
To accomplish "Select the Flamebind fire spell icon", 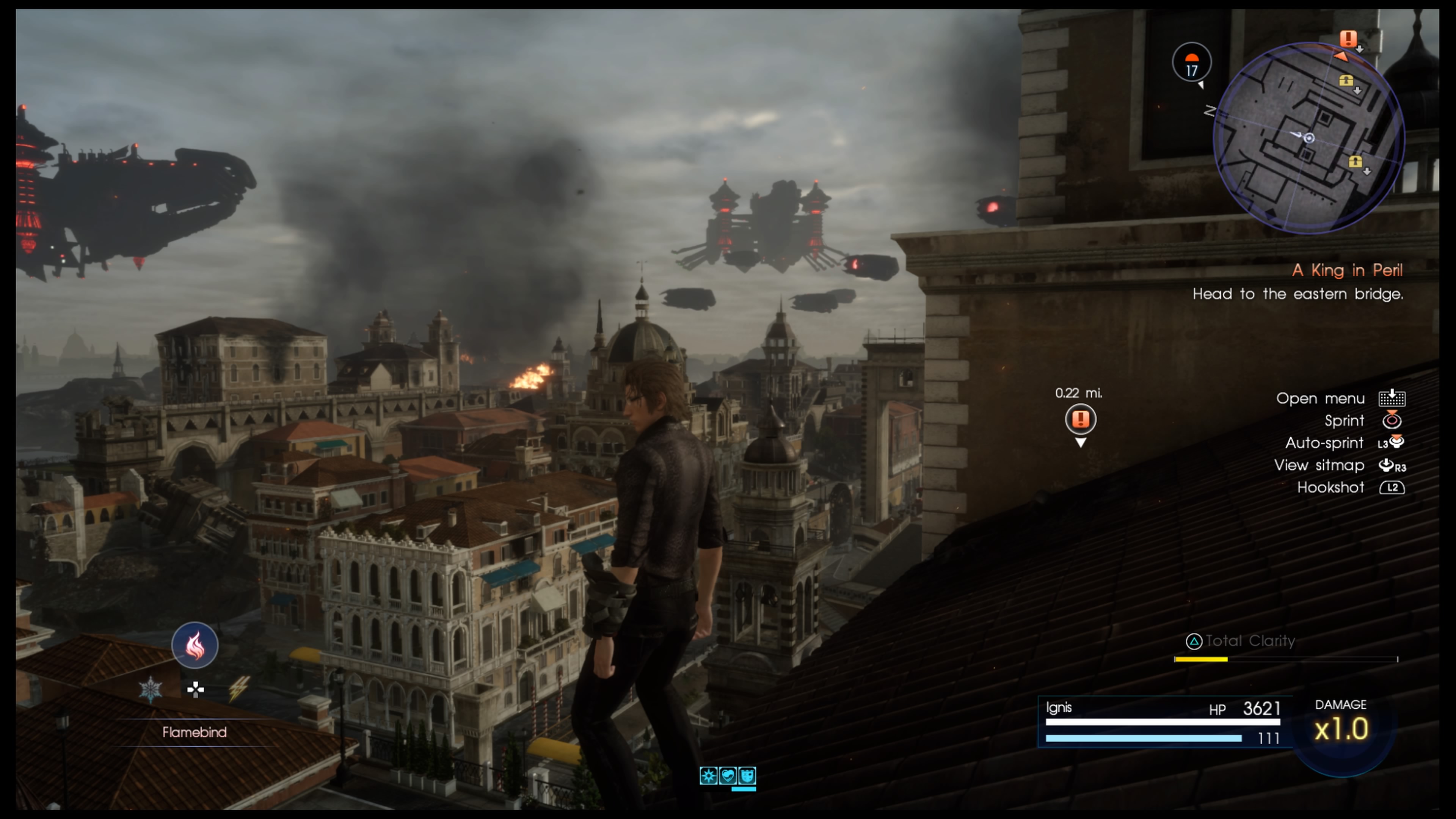I will coord(195,645).
